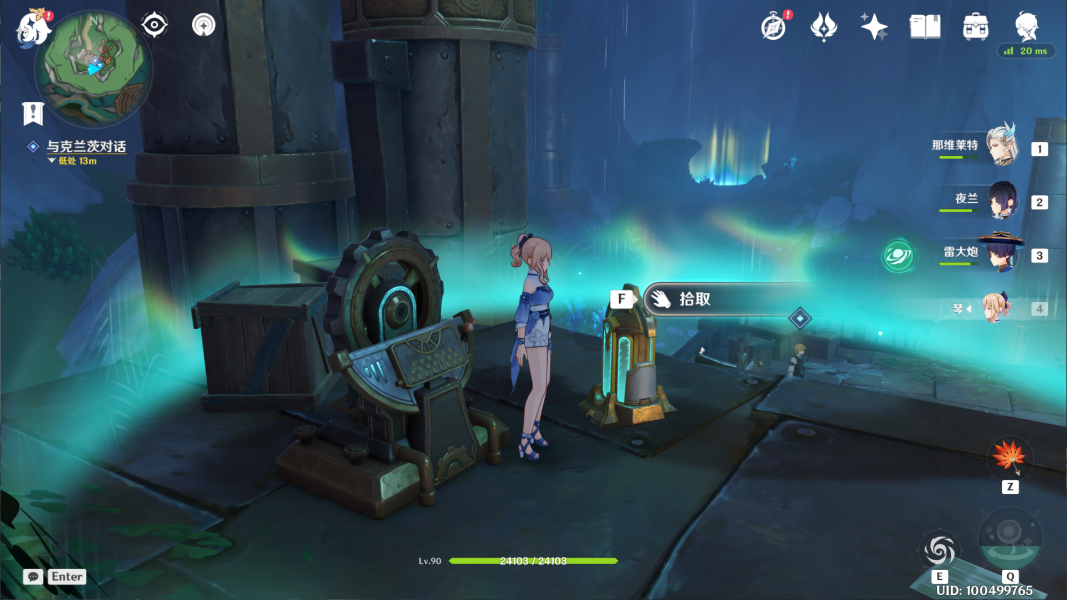Click the eye-shaped icon beside the minimap
Screen dimensions: 1067x600
(x=154, y=25)
